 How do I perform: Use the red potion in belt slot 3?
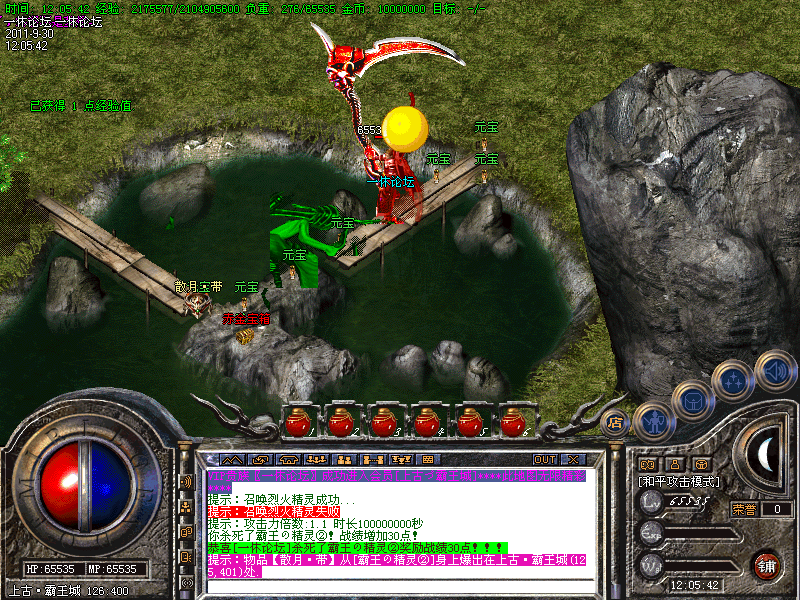pyautogui.click(x=383, y=423)
